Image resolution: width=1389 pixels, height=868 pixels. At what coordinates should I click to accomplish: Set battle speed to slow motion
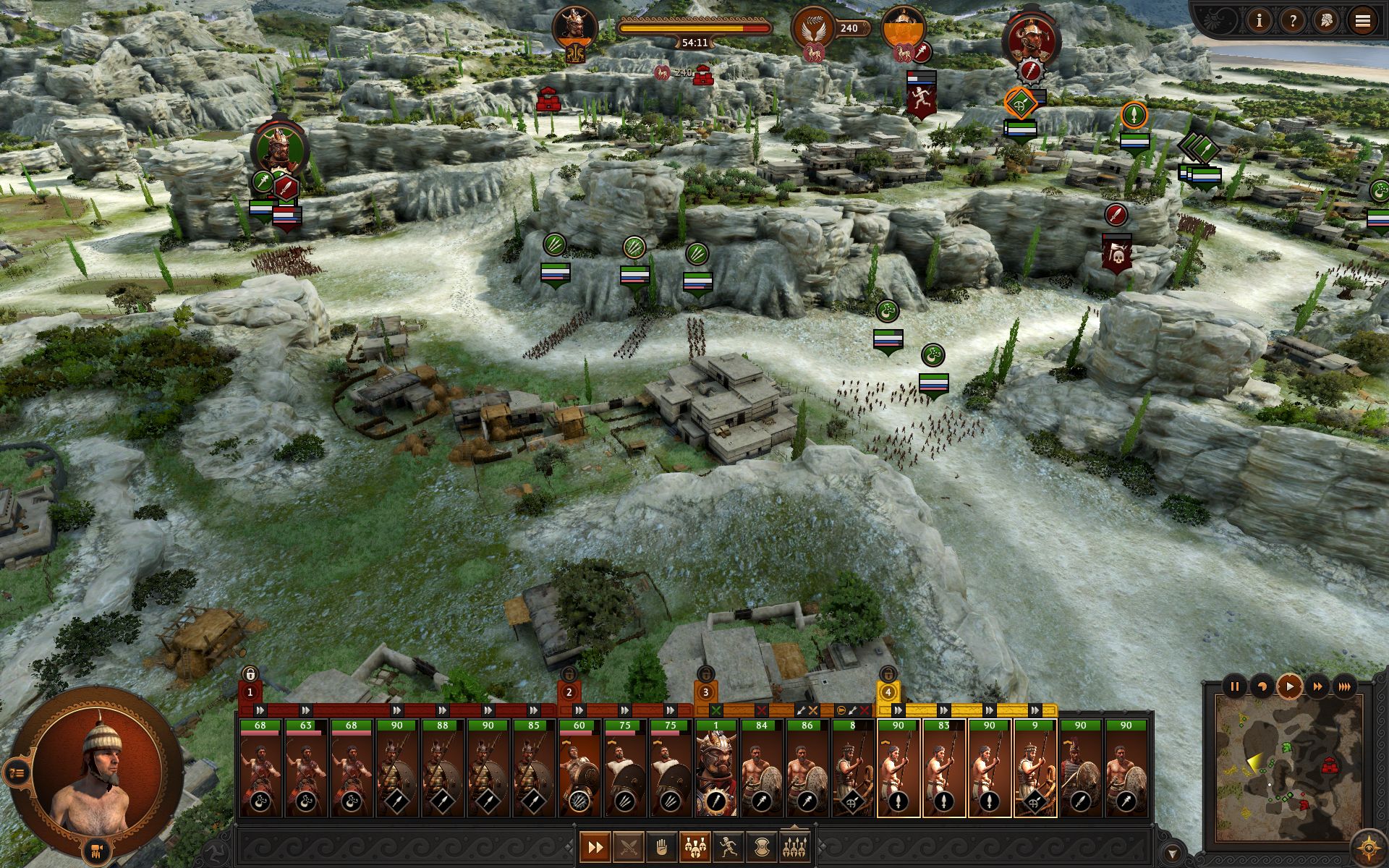point(1262,686)
